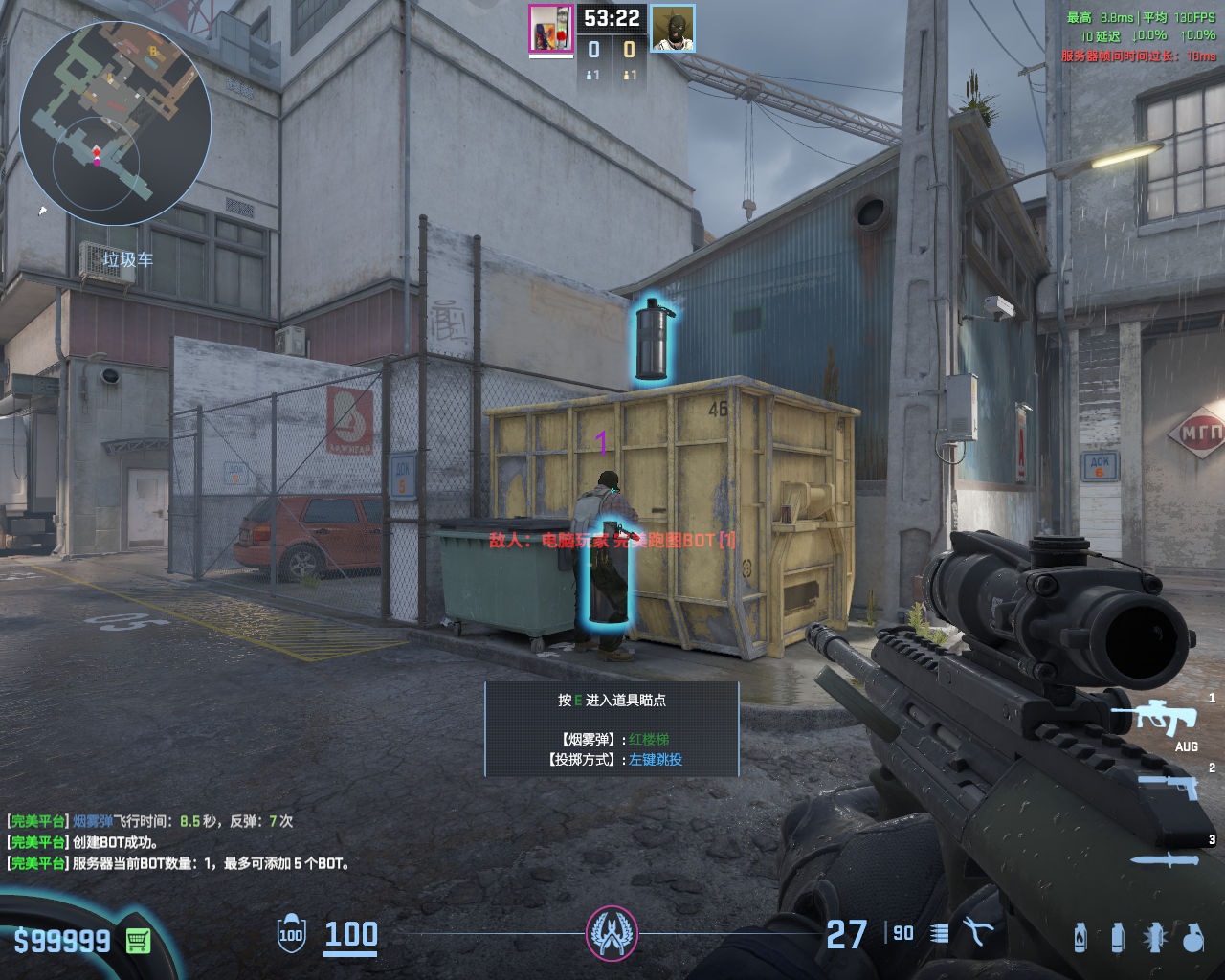This screenshot has height=980, width=1225.
Task: Choose the incendiary grenade icon
Action: (1080, 938)
